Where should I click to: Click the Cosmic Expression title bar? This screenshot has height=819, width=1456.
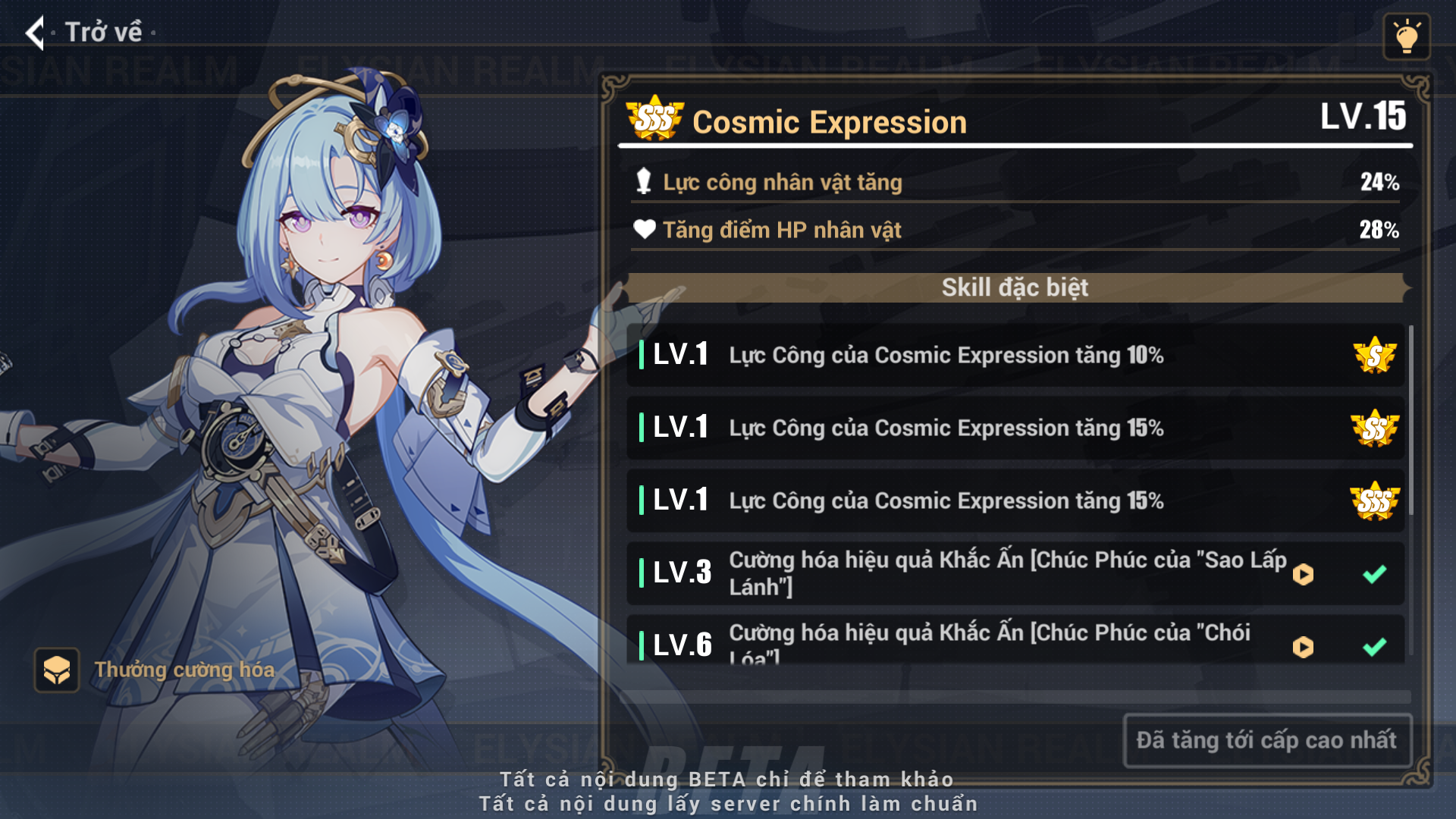pyautogui.click(x=831, y=121)
